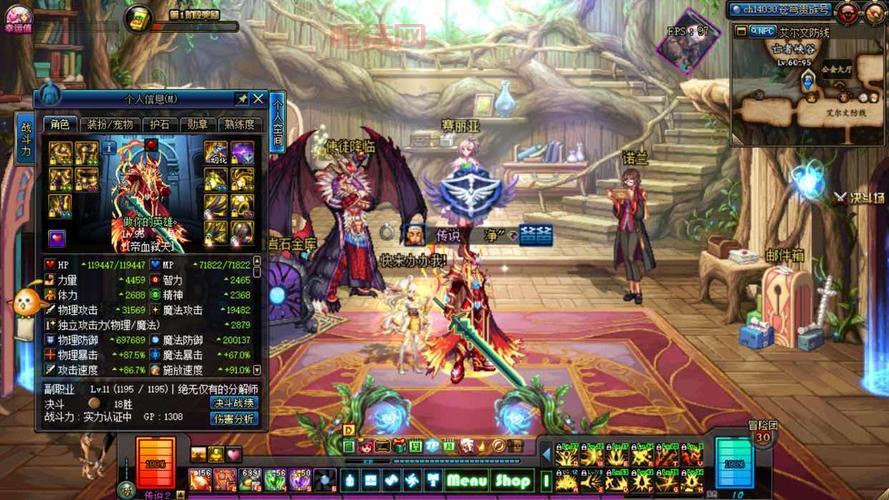Open the green Shop button
Image resolution: width=889 pixels, height=500 pixels.
[x=513, y=481]
